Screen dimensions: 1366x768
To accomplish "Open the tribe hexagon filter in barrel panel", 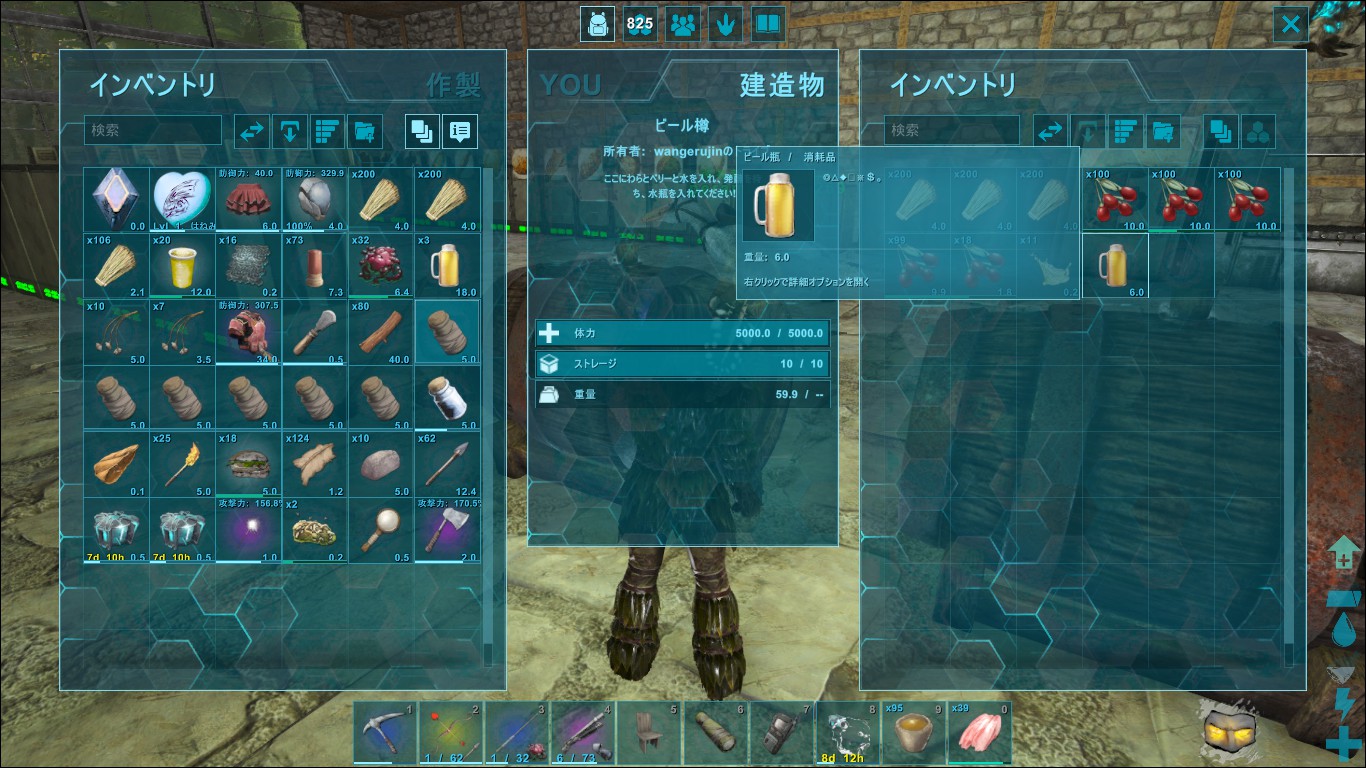I will tap(1258, 130).
